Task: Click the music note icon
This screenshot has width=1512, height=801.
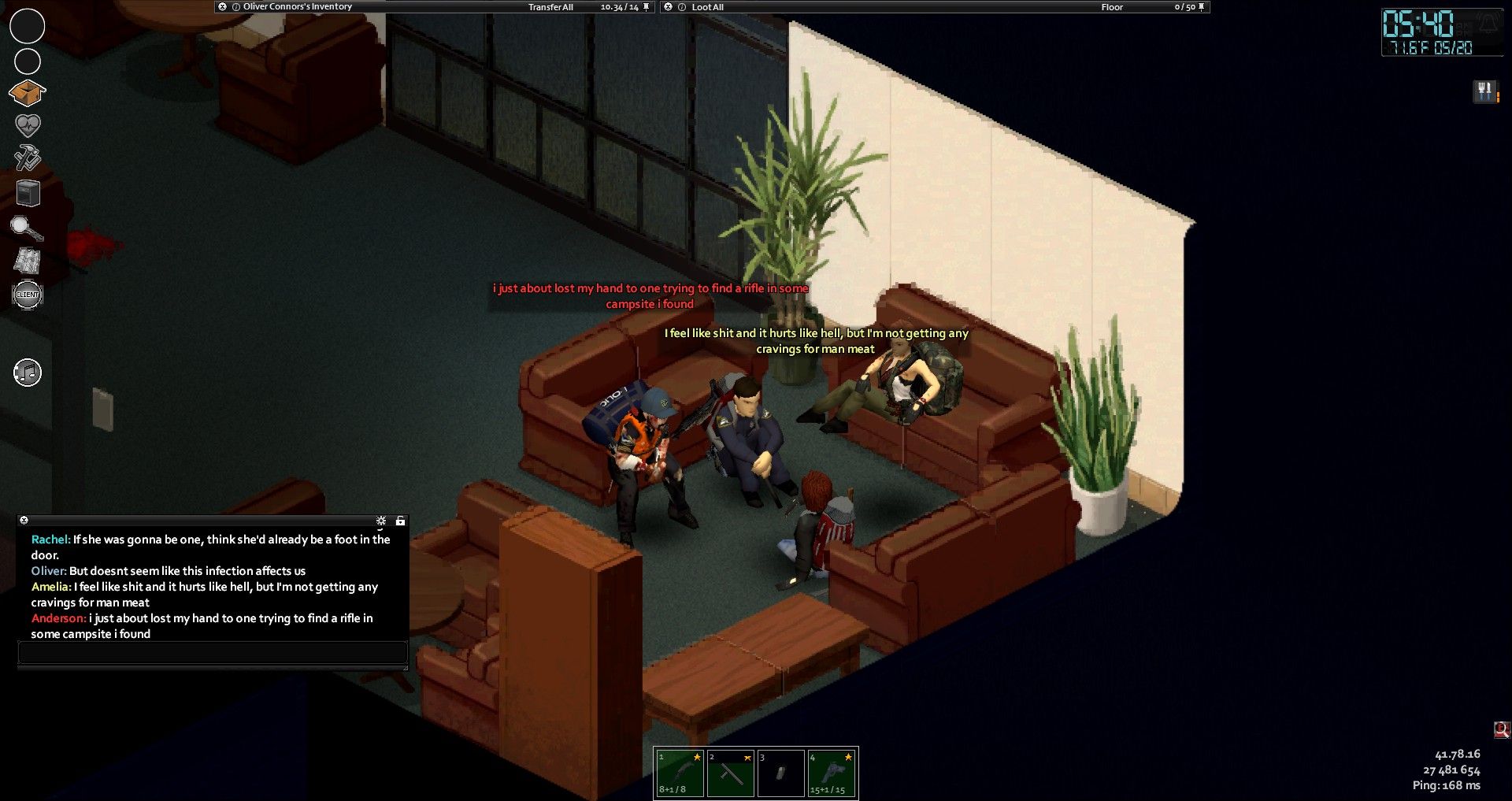Action: pos(28,373)
